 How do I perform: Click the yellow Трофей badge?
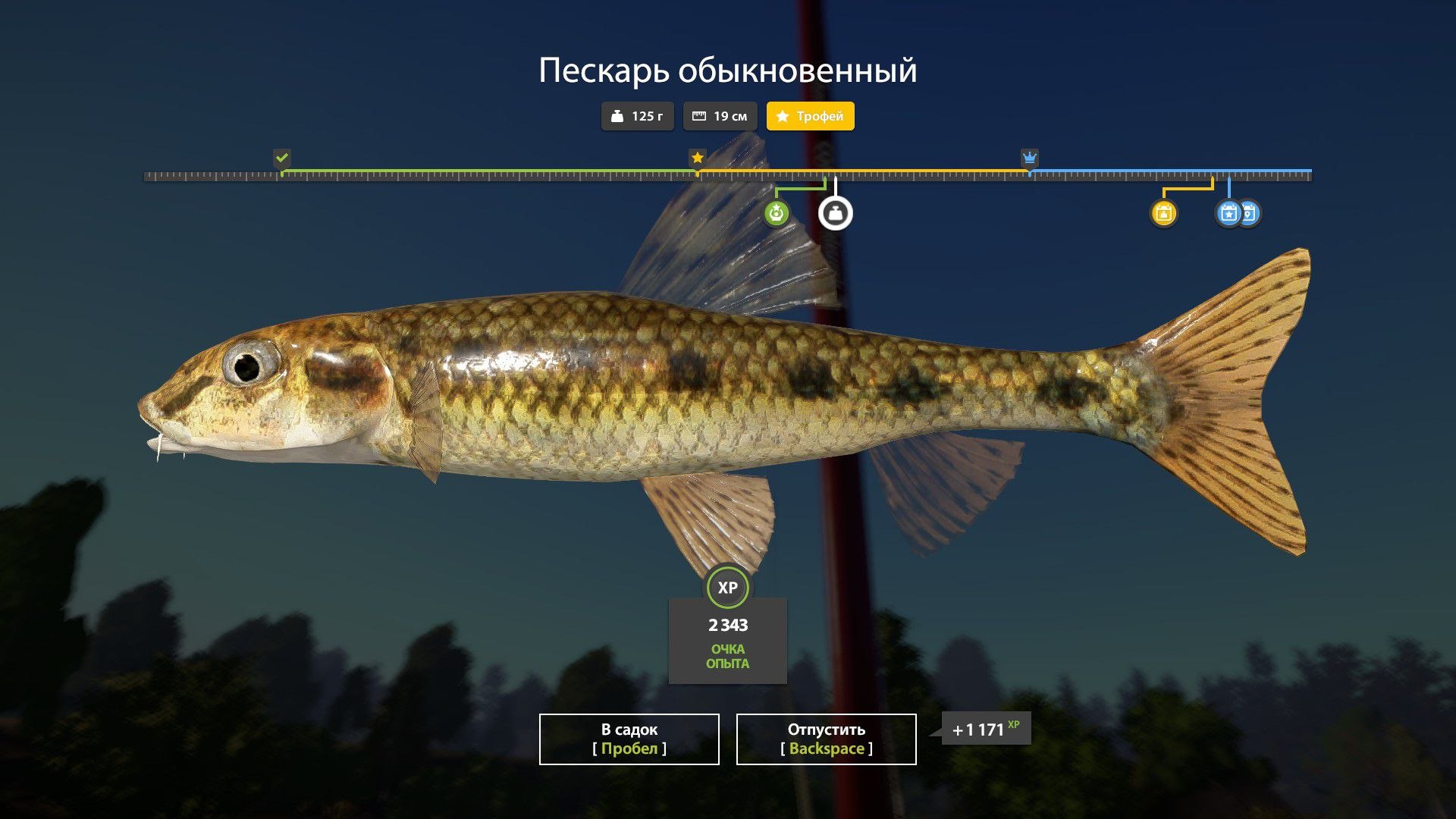click(x=810, y=116)
